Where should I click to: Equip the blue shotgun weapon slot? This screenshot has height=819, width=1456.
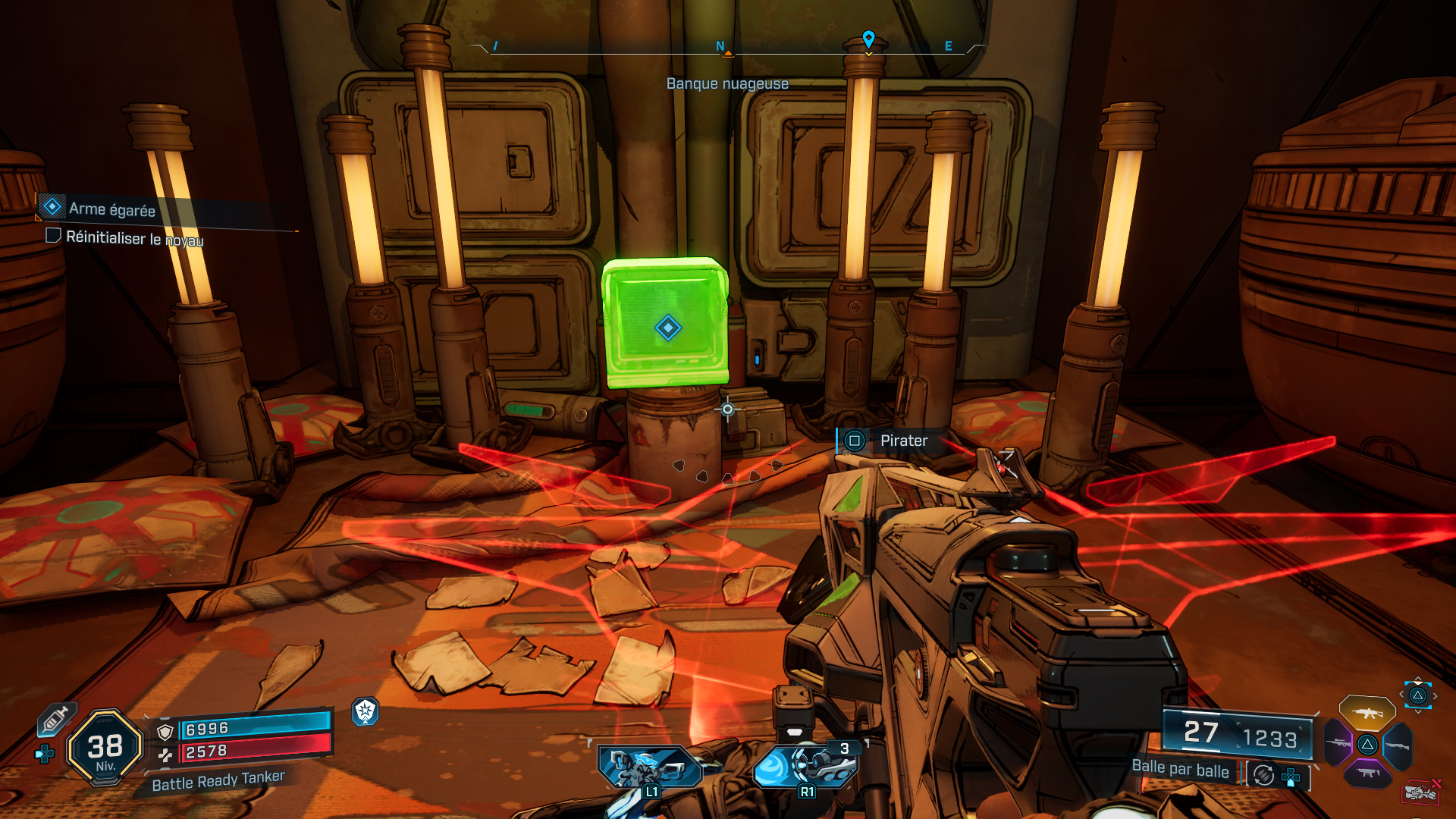pos(1398,745)
